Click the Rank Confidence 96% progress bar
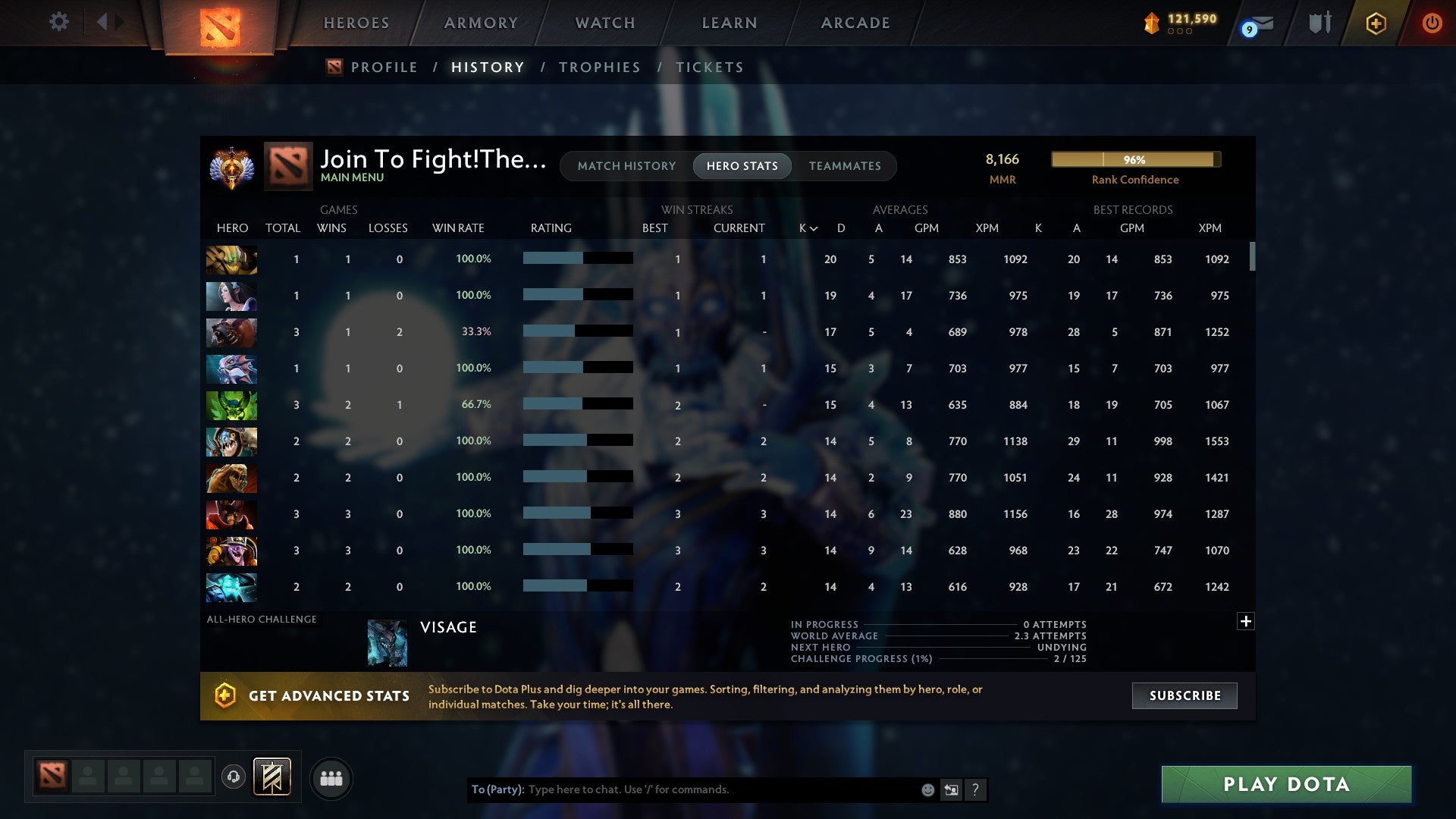 coord(1135,159)
